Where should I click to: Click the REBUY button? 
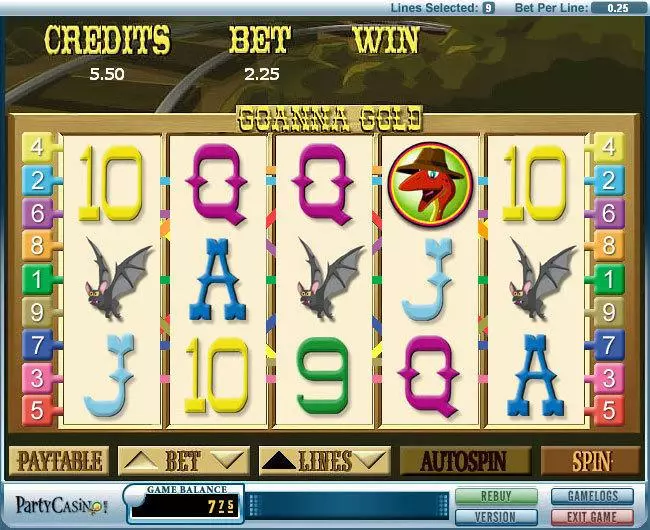495,496
